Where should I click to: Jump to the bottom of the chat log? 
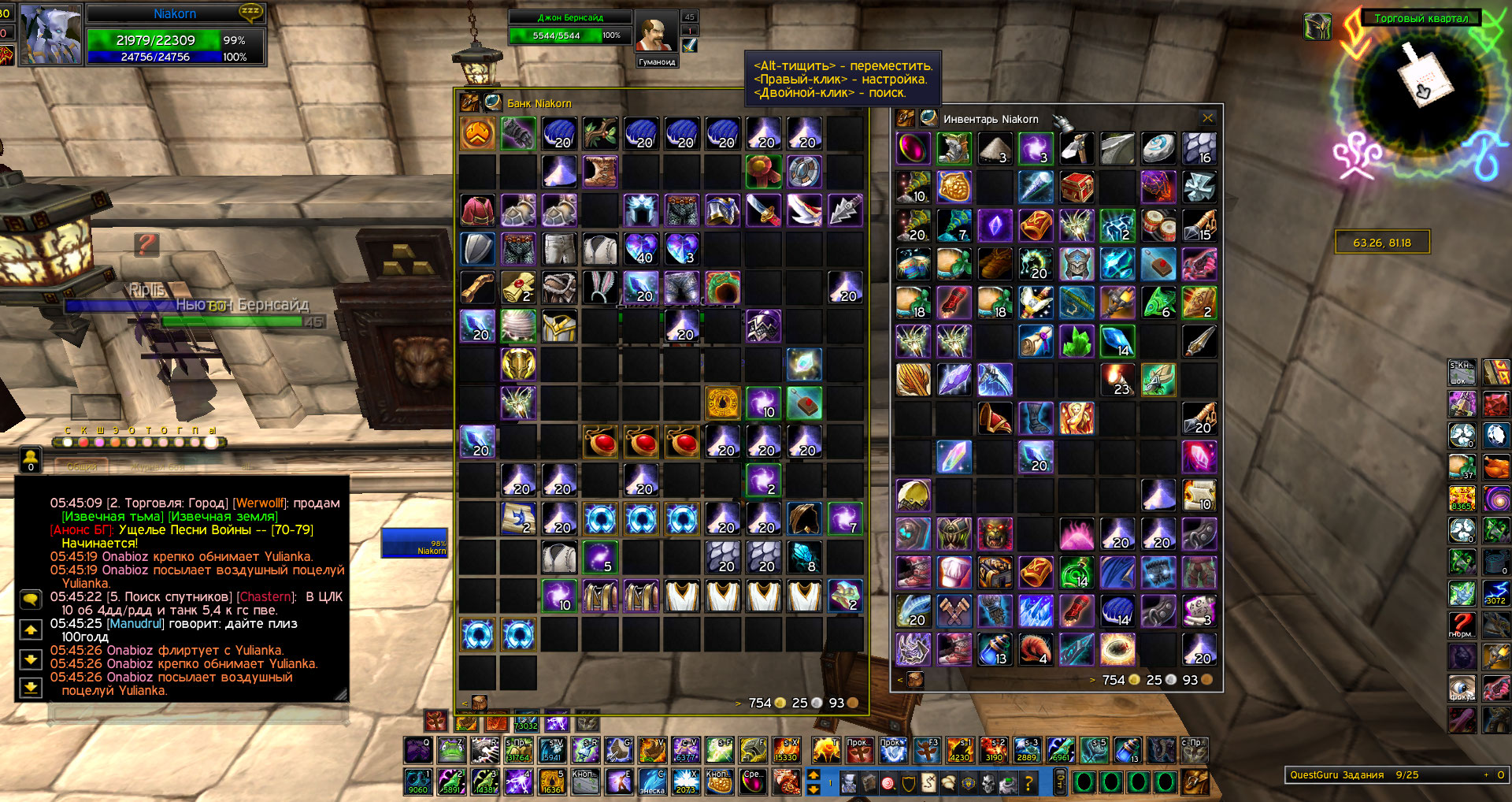click(31, 688)
